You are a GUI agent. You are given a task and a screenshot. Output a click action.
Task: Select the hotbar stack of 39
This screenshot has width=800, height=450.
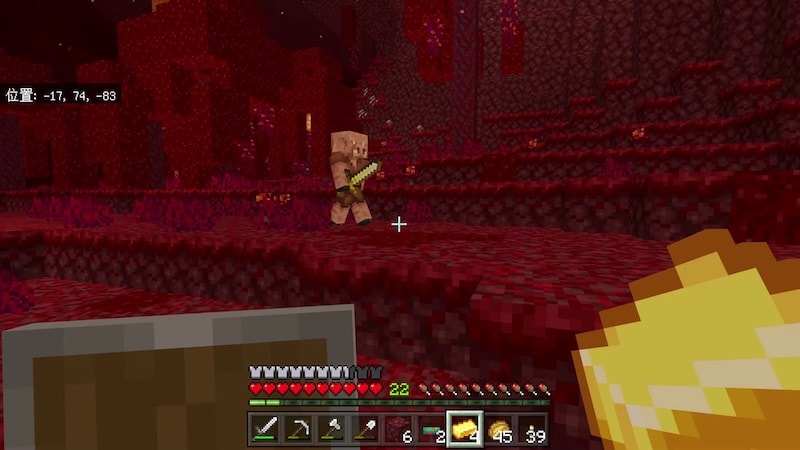coord(532,429)
